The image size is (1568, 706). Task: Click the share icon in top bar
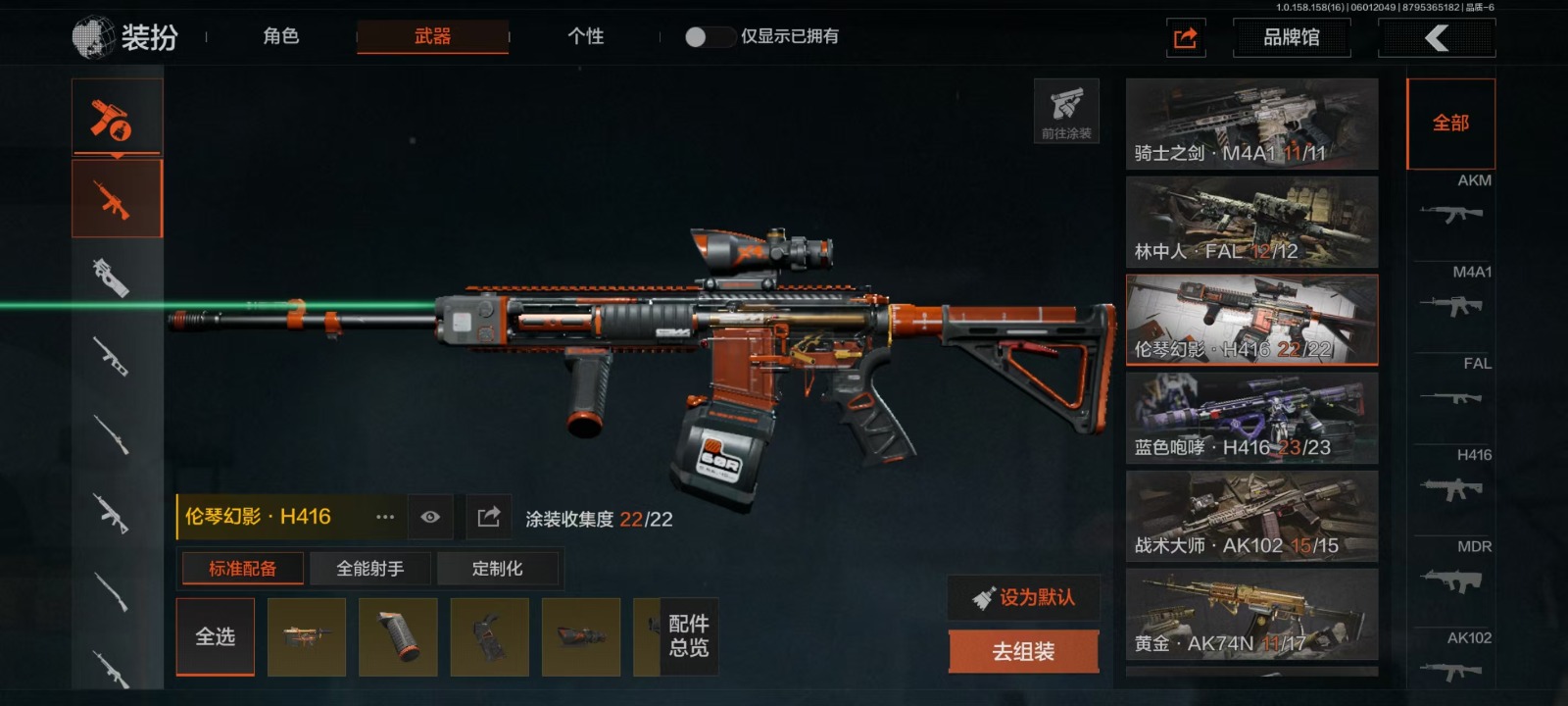(x=1186, y=38)
